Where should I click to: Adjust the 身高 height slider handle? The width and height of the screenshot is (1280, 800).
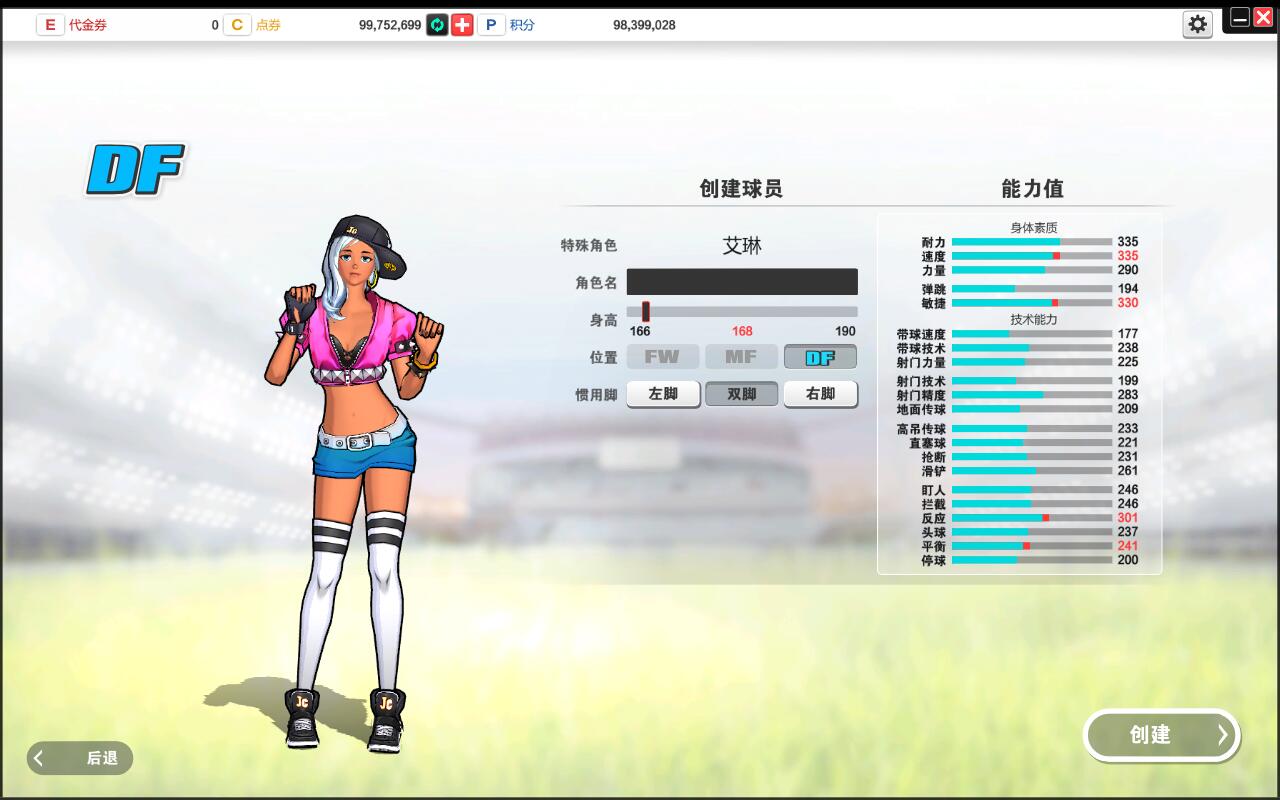tap(645, 311)
